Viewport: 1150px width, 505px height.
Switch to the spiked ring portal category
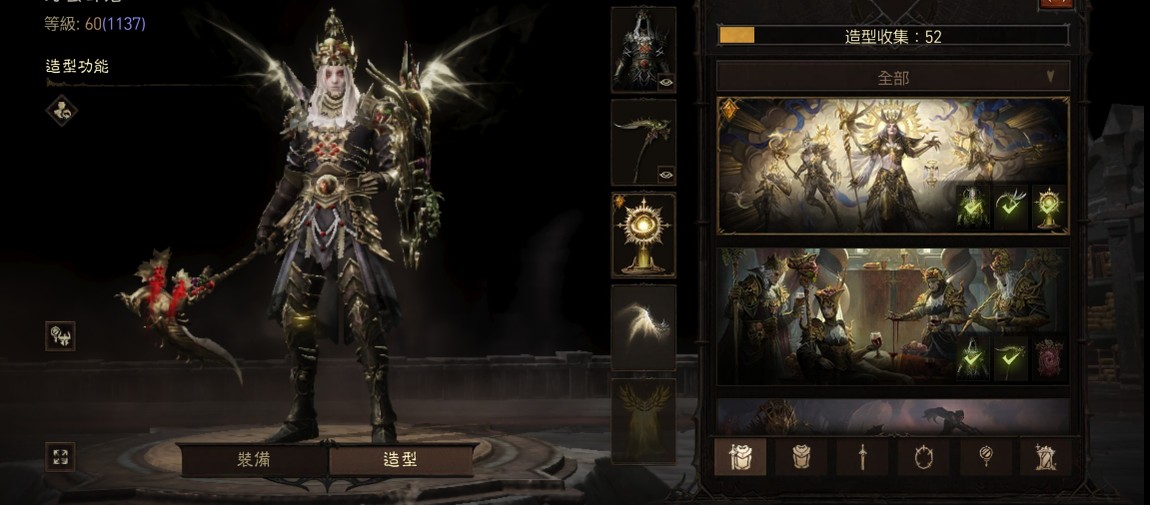(x=923, y=457)
